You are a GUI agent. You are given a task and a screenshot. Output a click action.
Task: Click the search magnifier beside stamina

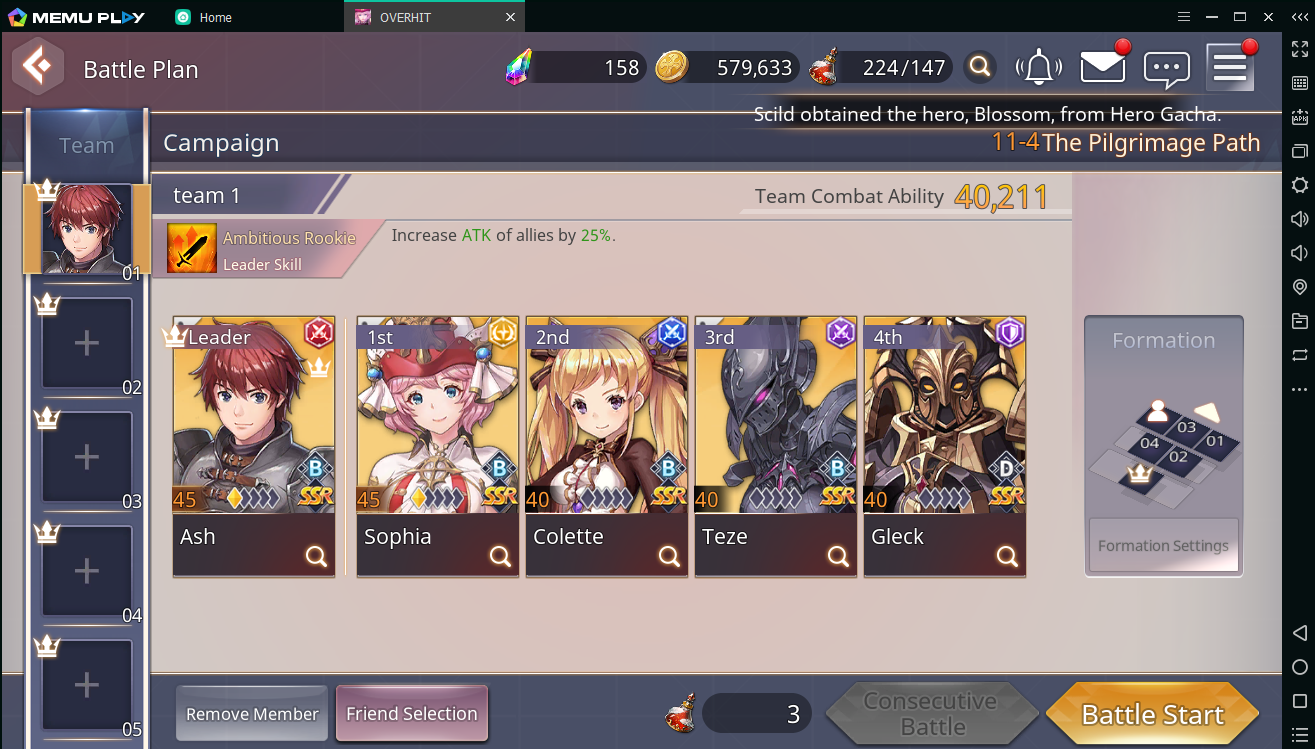[980, 67]
